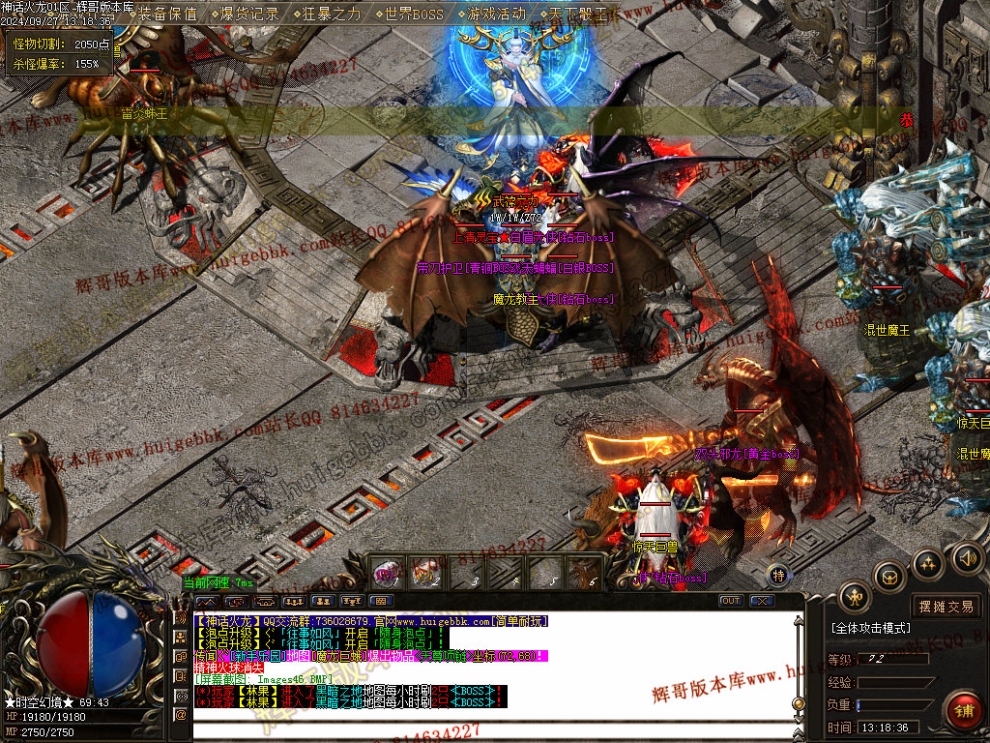990x743 pixels.
Task: Select the 狂暴之力 menu entry
Action: [332, 14]
